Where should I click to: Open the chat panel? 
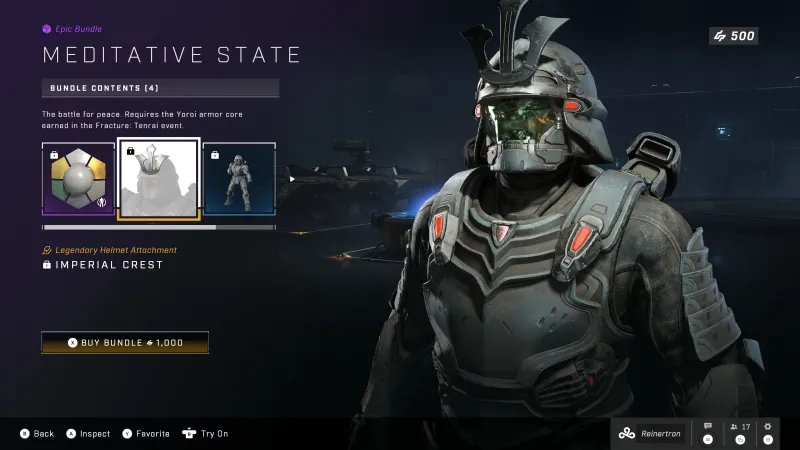[x=708, y=432]
